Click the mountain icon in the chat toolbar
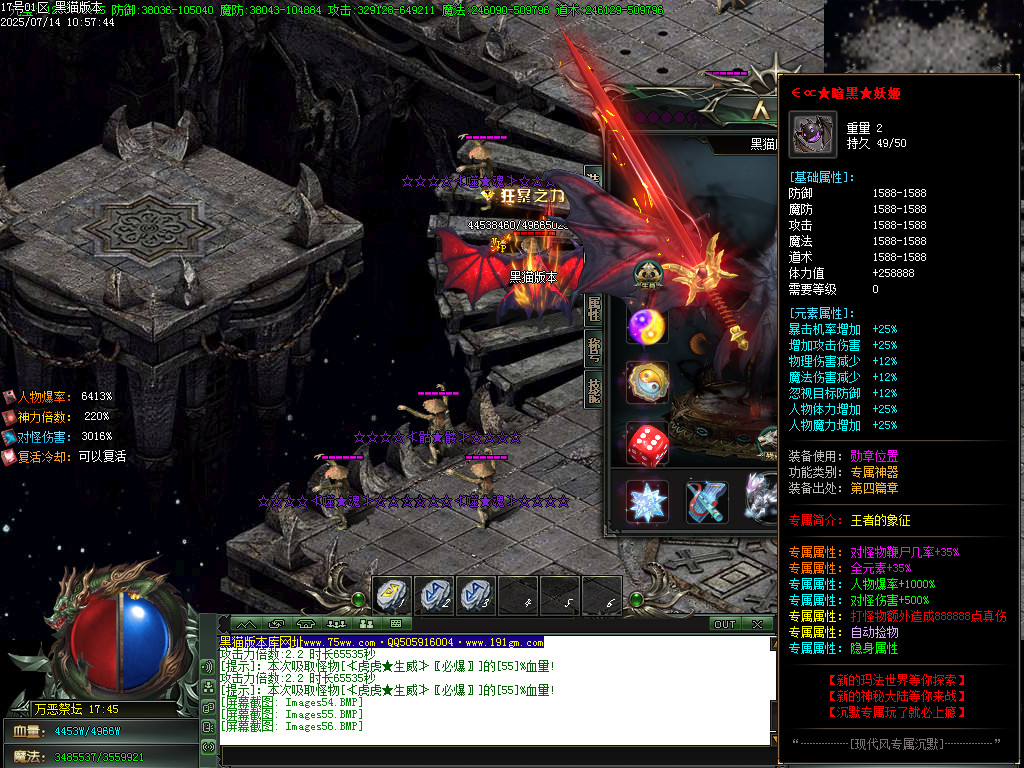 [x=245, y=624]
